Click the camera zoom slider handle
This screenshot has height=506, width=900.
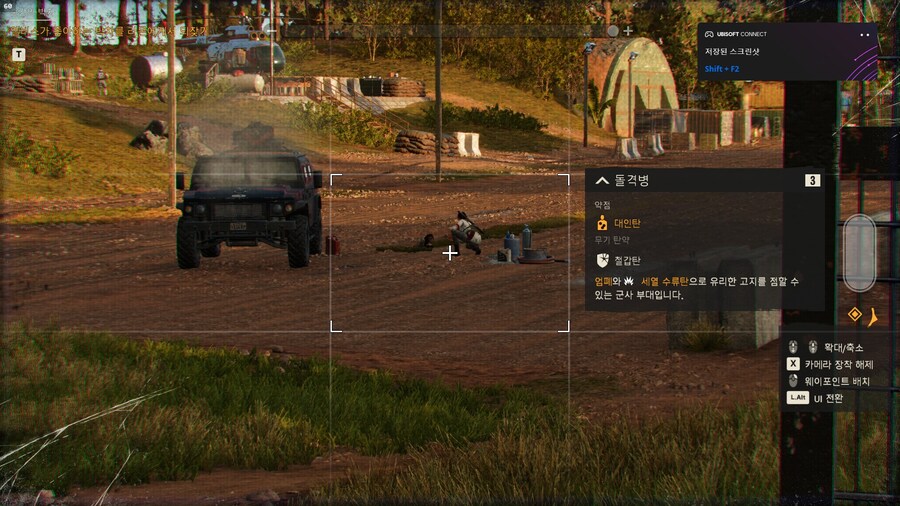[x=859, y=252]
